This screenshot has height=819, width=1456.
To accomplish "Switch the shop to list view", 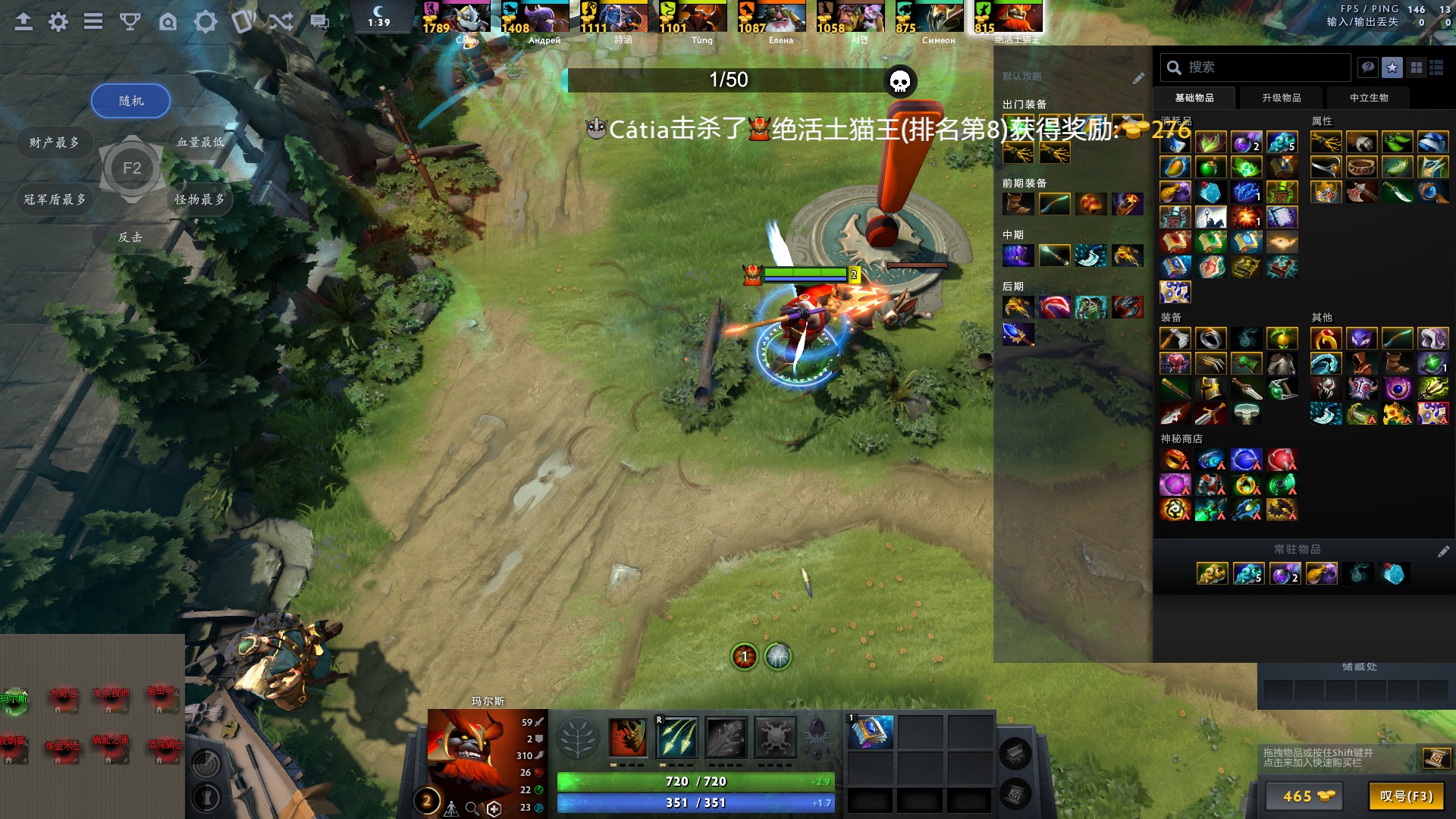I will click(x=1437, y=67).
